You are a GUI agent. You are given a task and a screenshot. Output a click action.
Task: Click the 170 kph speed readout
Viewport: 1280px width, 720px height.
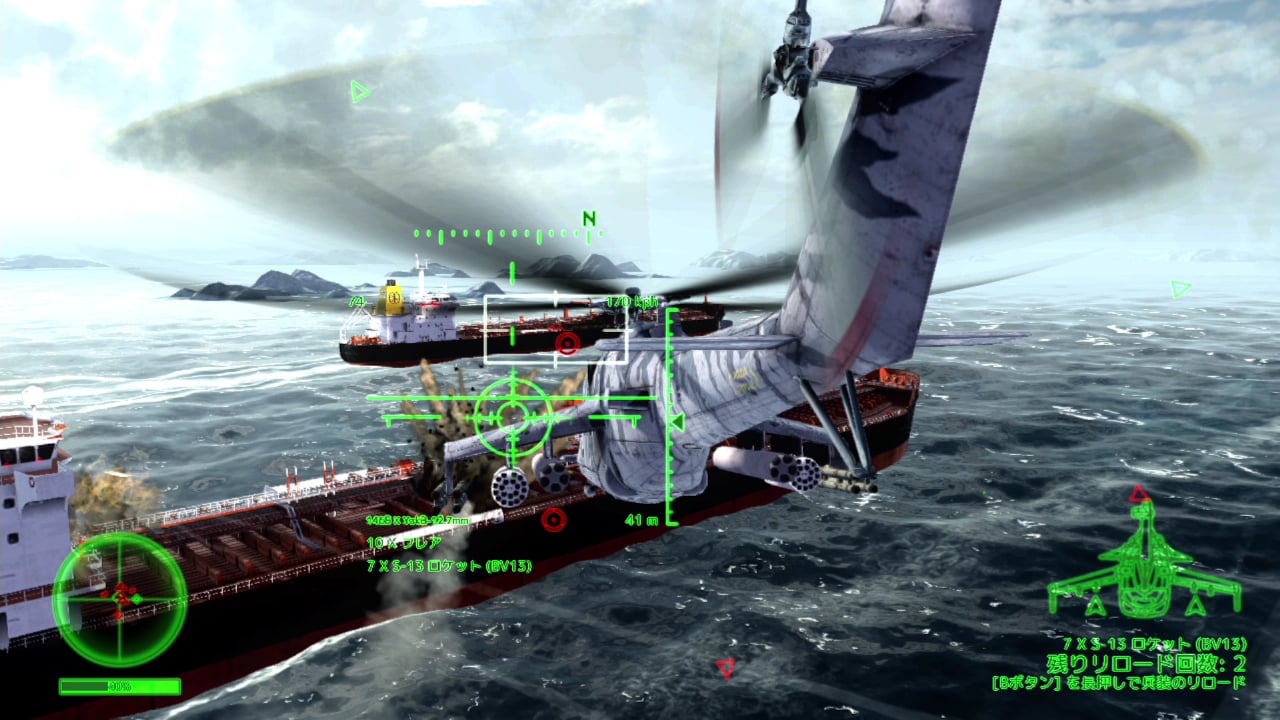[x=631, y=298]
